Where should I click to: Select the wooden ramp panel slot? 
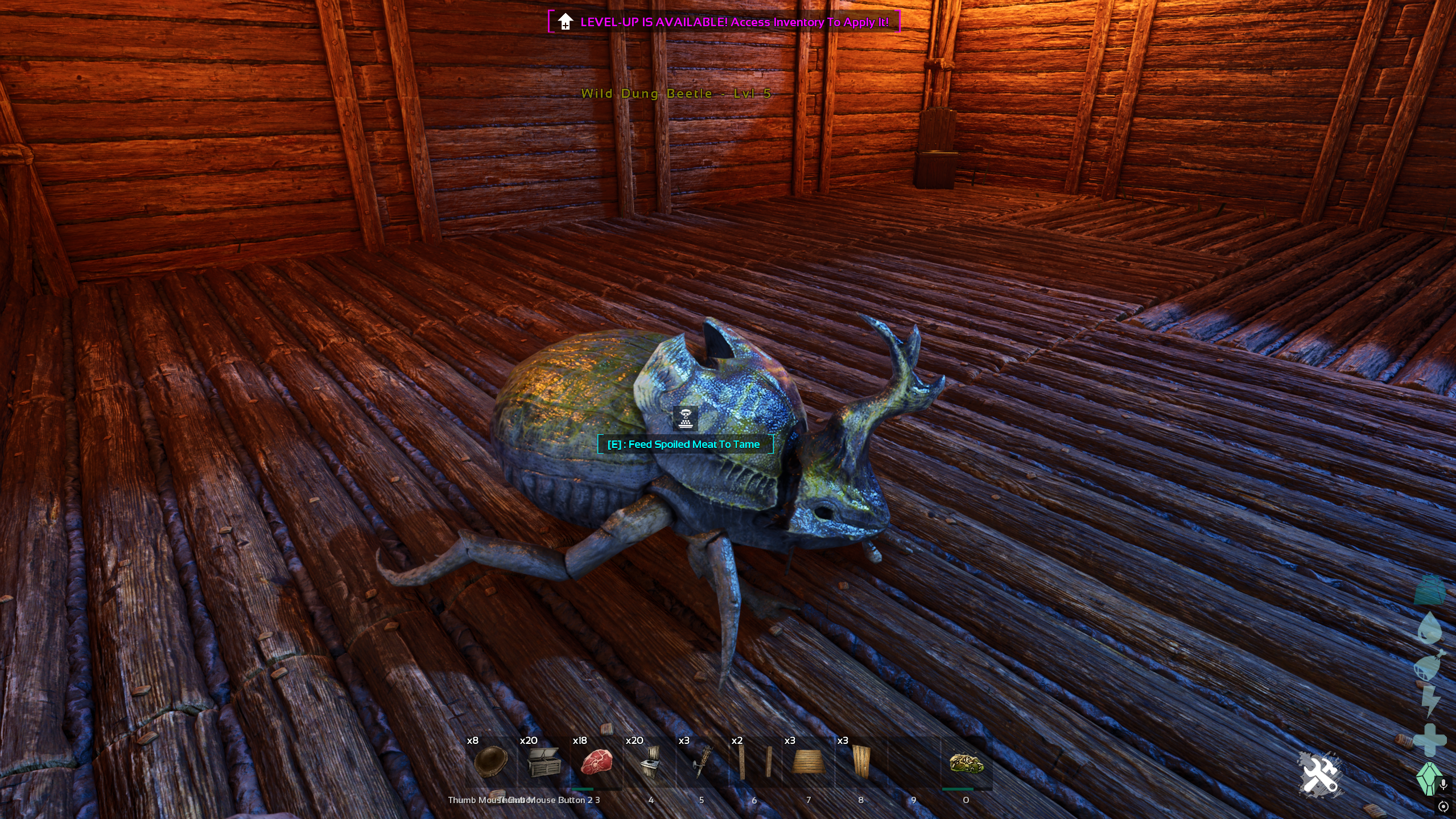tap(807, 763)
